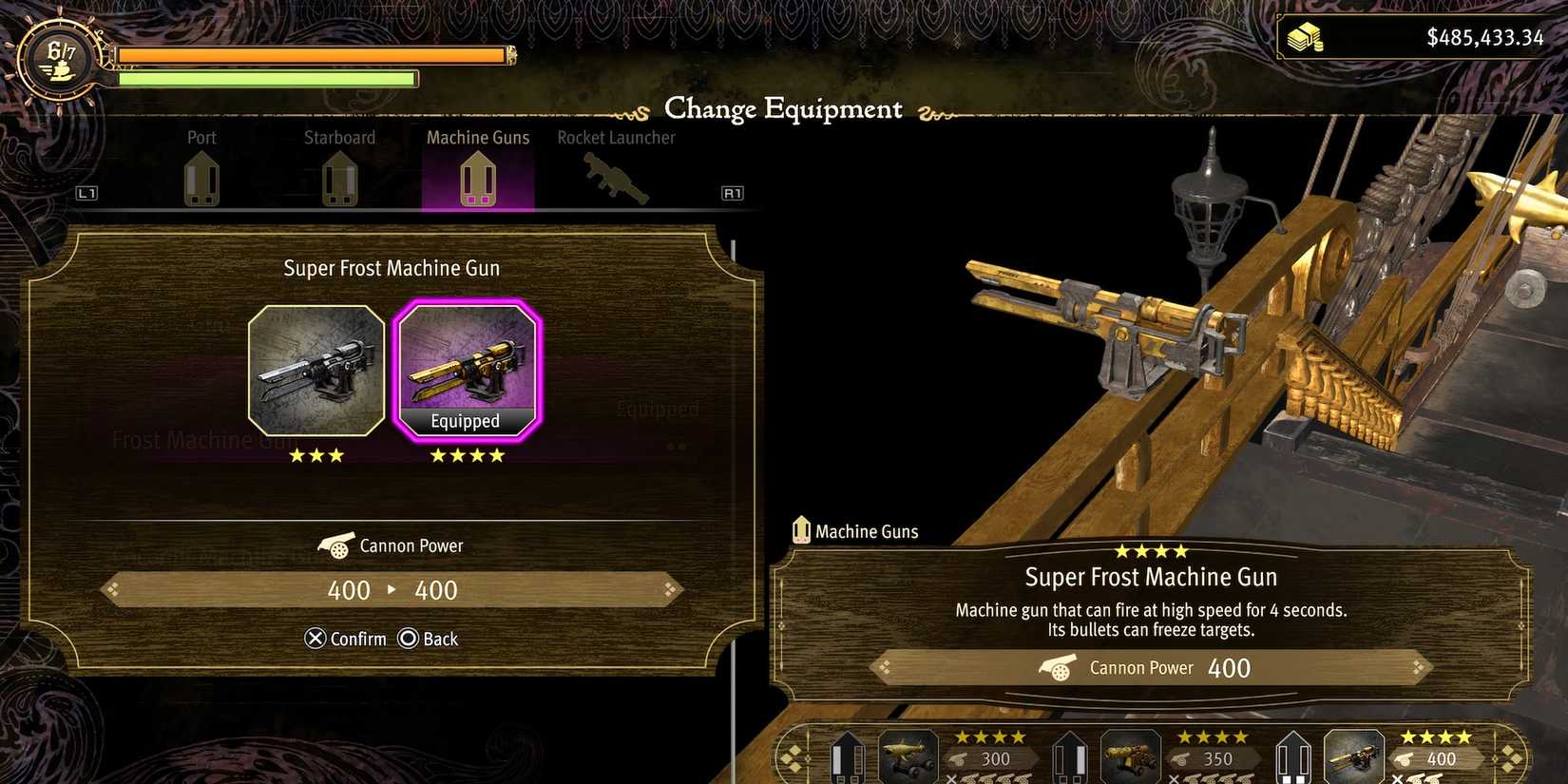Screen dimensions: 1568x784
Task: Select the three-star Frost Machine Gun thumbnail
Action: [x=316, y=370]
